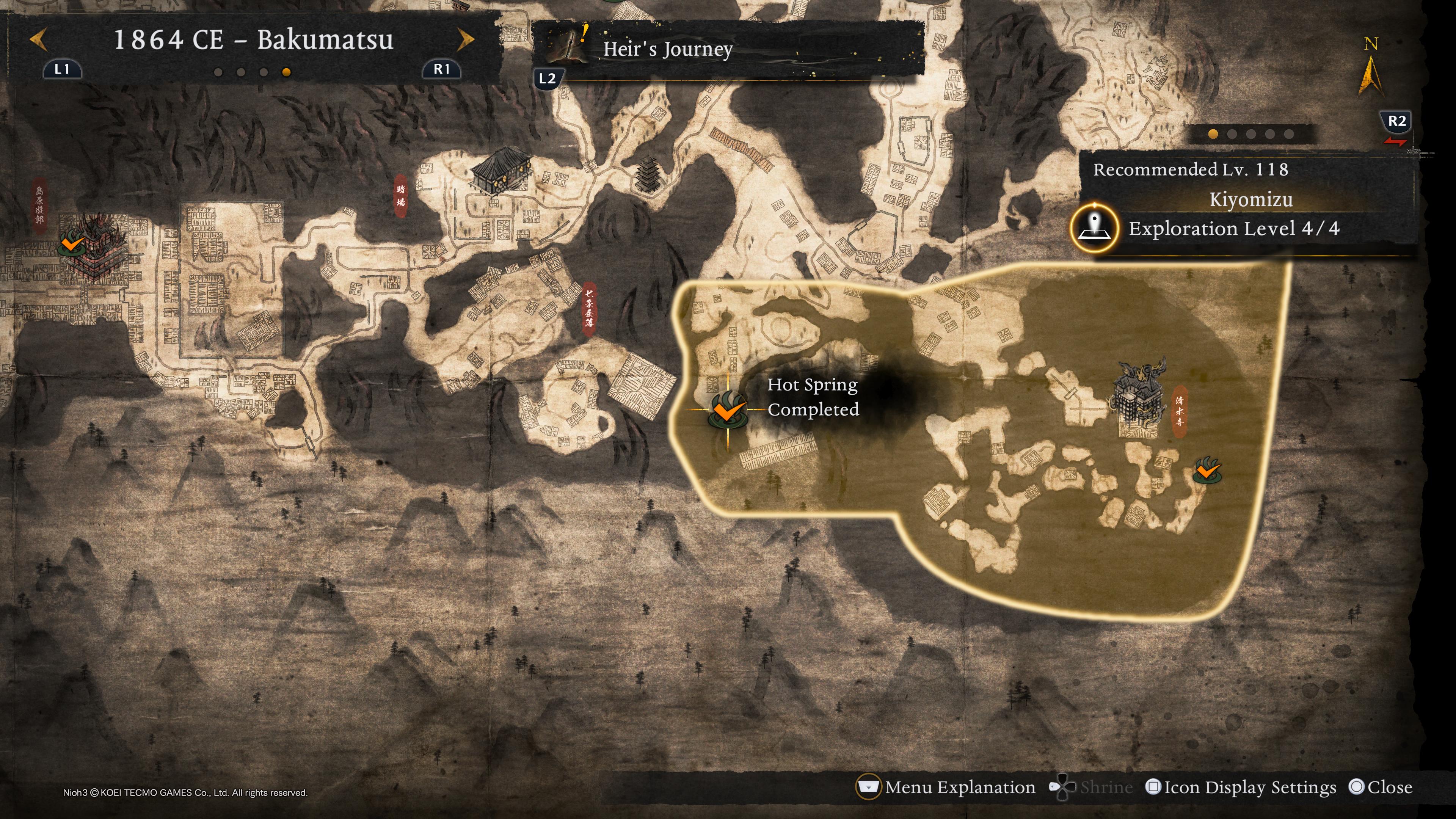Select the checkmark marker on the burning castle

[x=72, y=244]
